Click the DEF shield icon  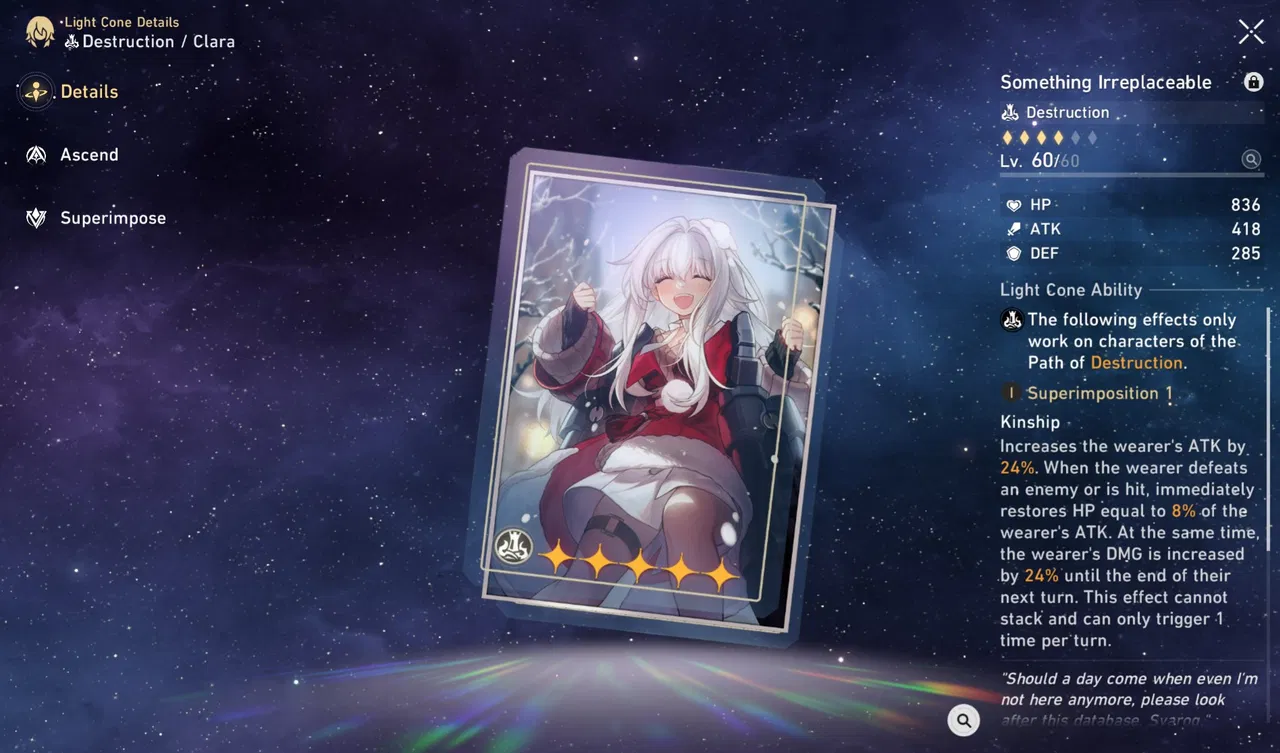pyautogui.click(x=1014, y=253)
